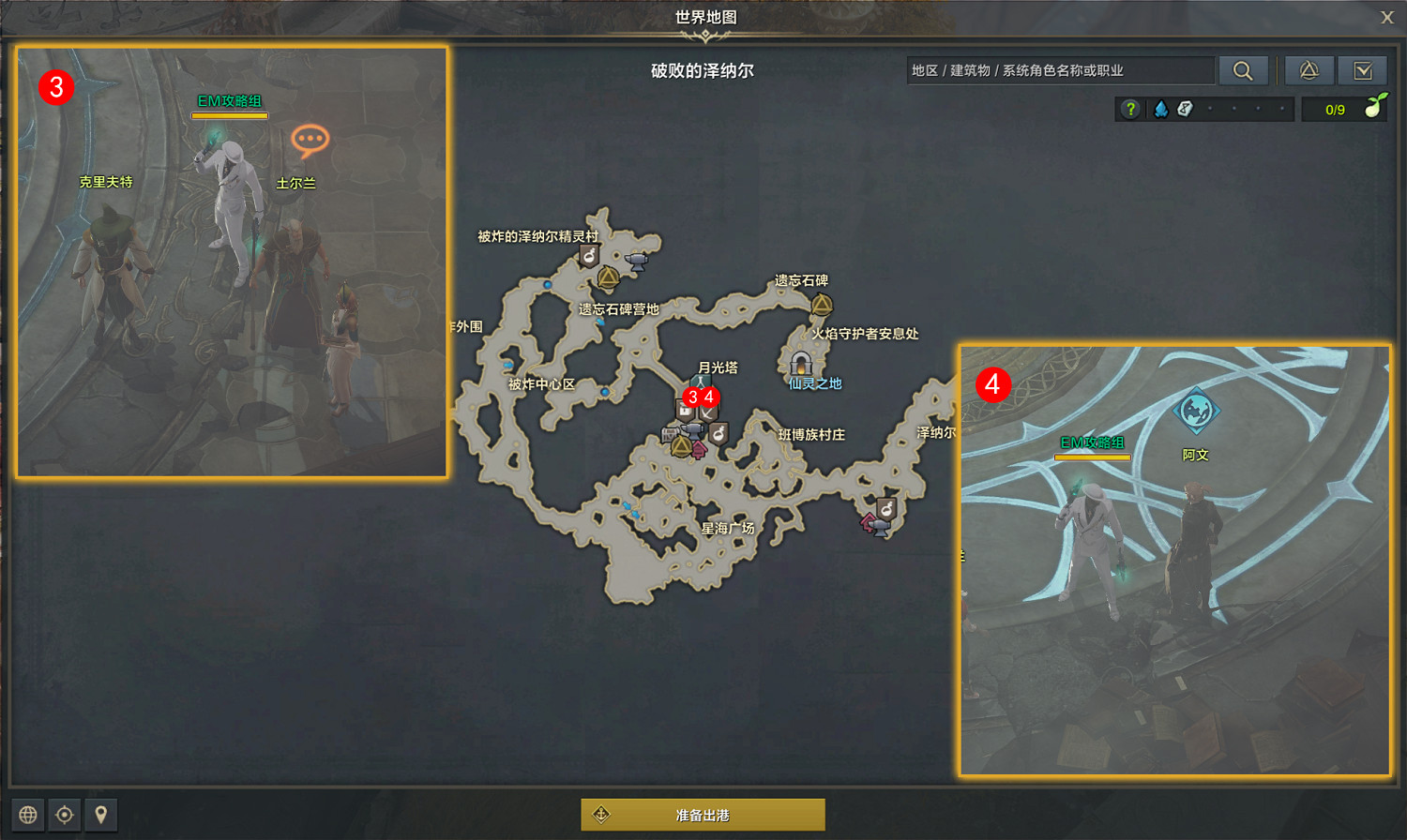The image size is (1407, 840).
Task: Open the chat bubble above 土尔兰
Action: tap(309, 139)
